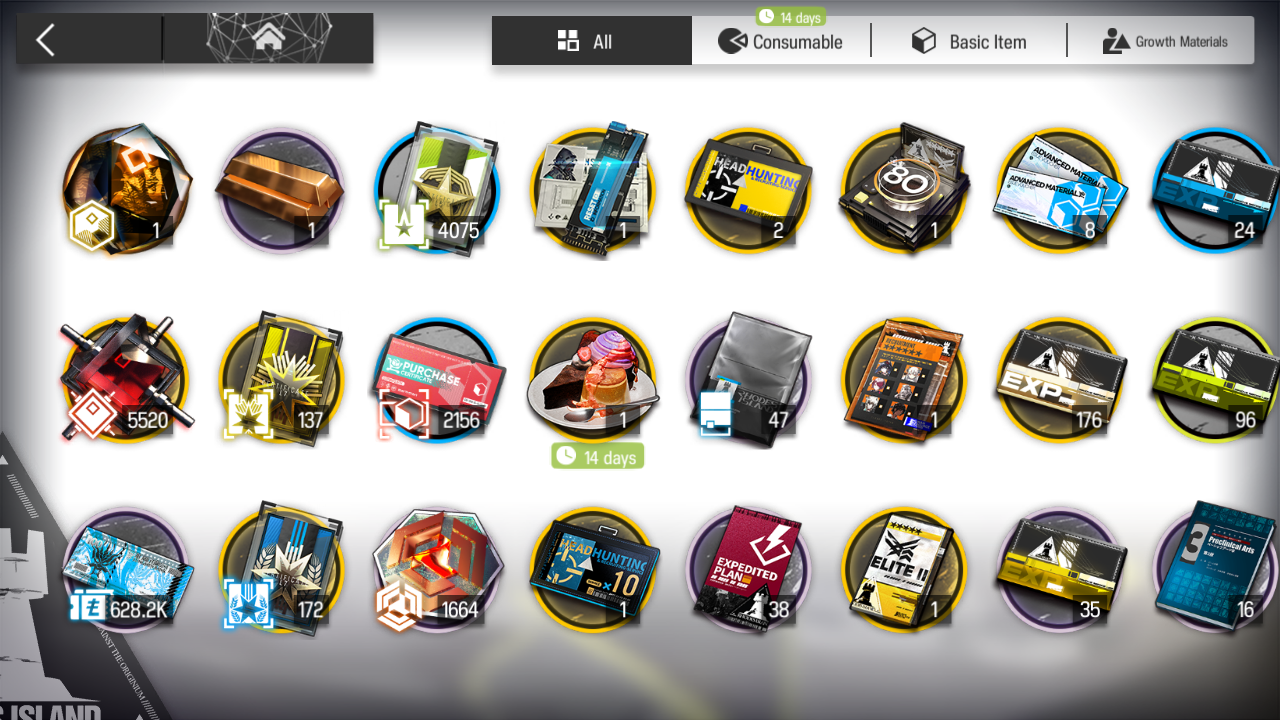1280x720 pixels.
Task: Inspect the Headhunting permit with count 2
Action: point(747,190)
